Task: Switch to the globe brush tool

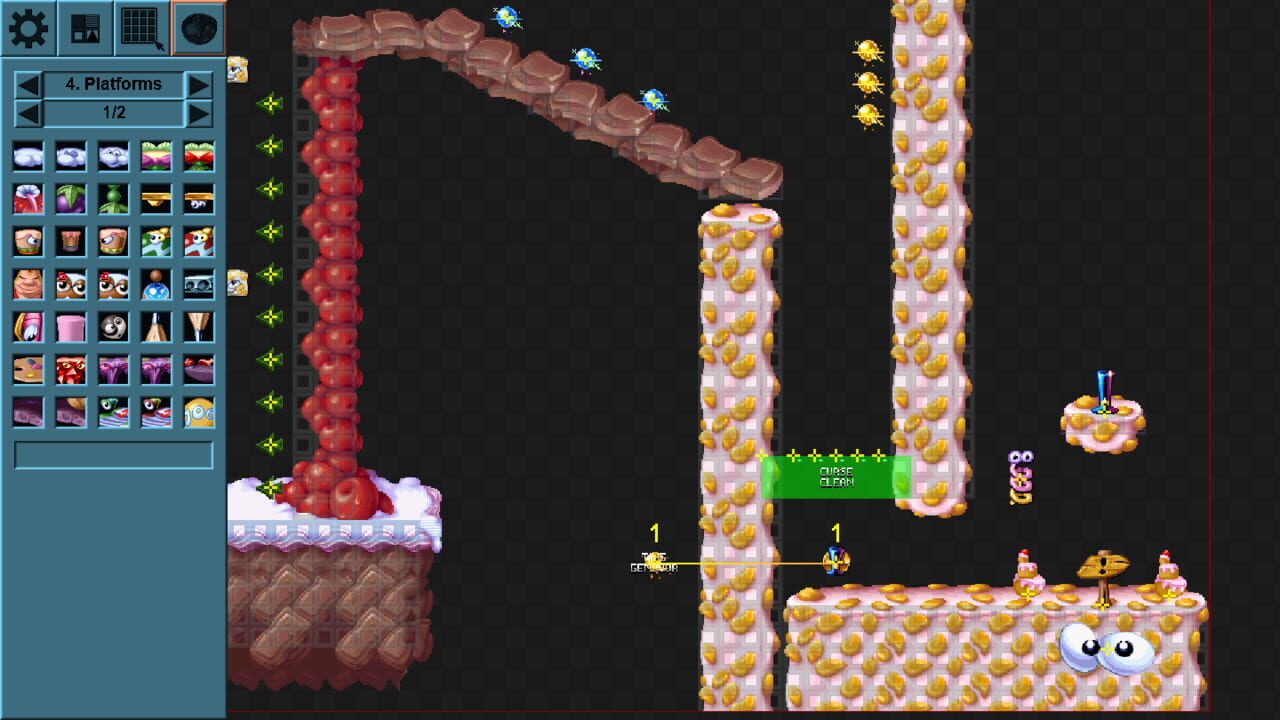Action: pyautogui.click(x=197, y=28)
